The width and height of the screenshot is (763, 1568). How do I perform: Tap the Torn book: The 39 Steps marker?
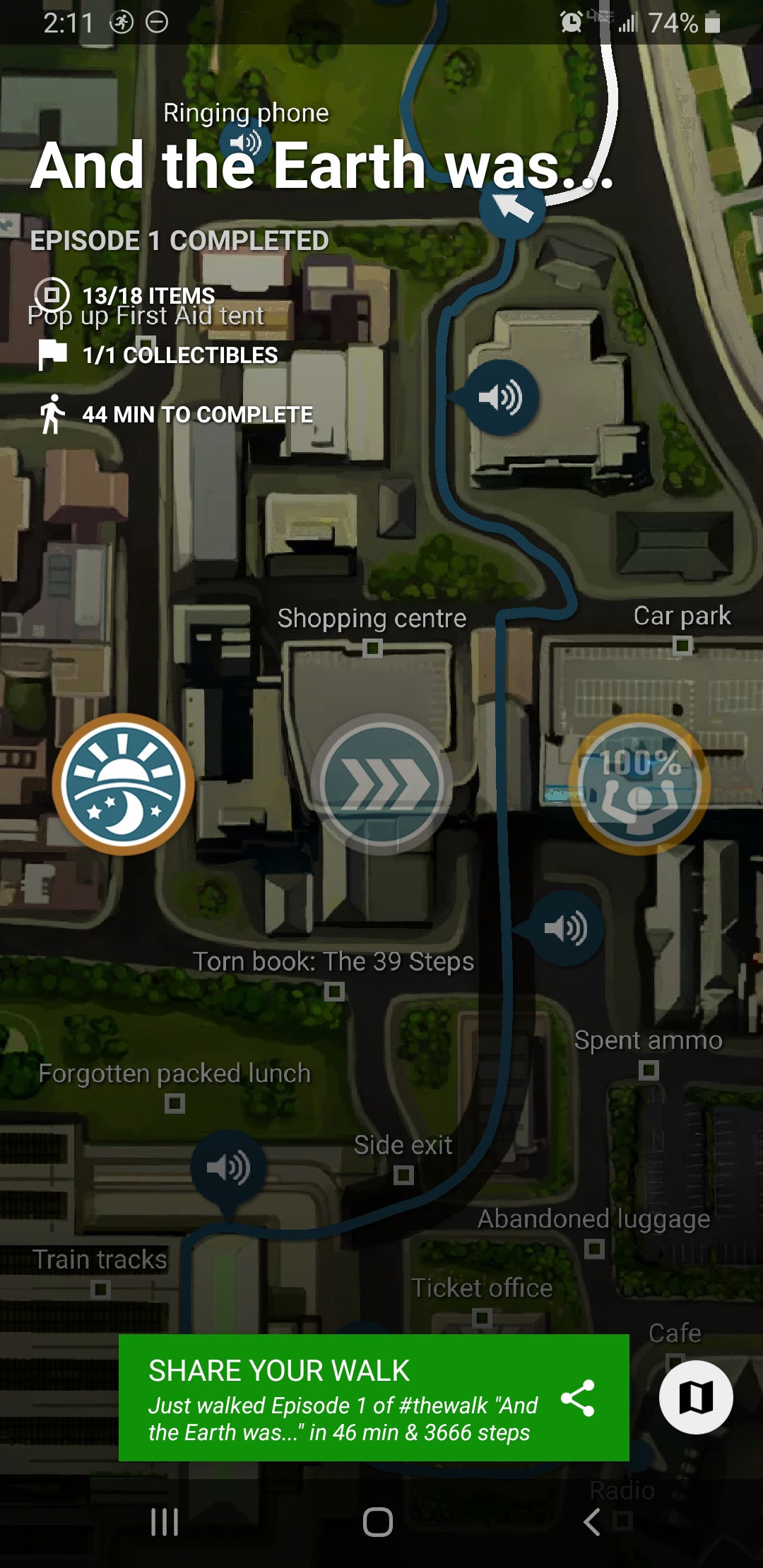tap(334, 992)
